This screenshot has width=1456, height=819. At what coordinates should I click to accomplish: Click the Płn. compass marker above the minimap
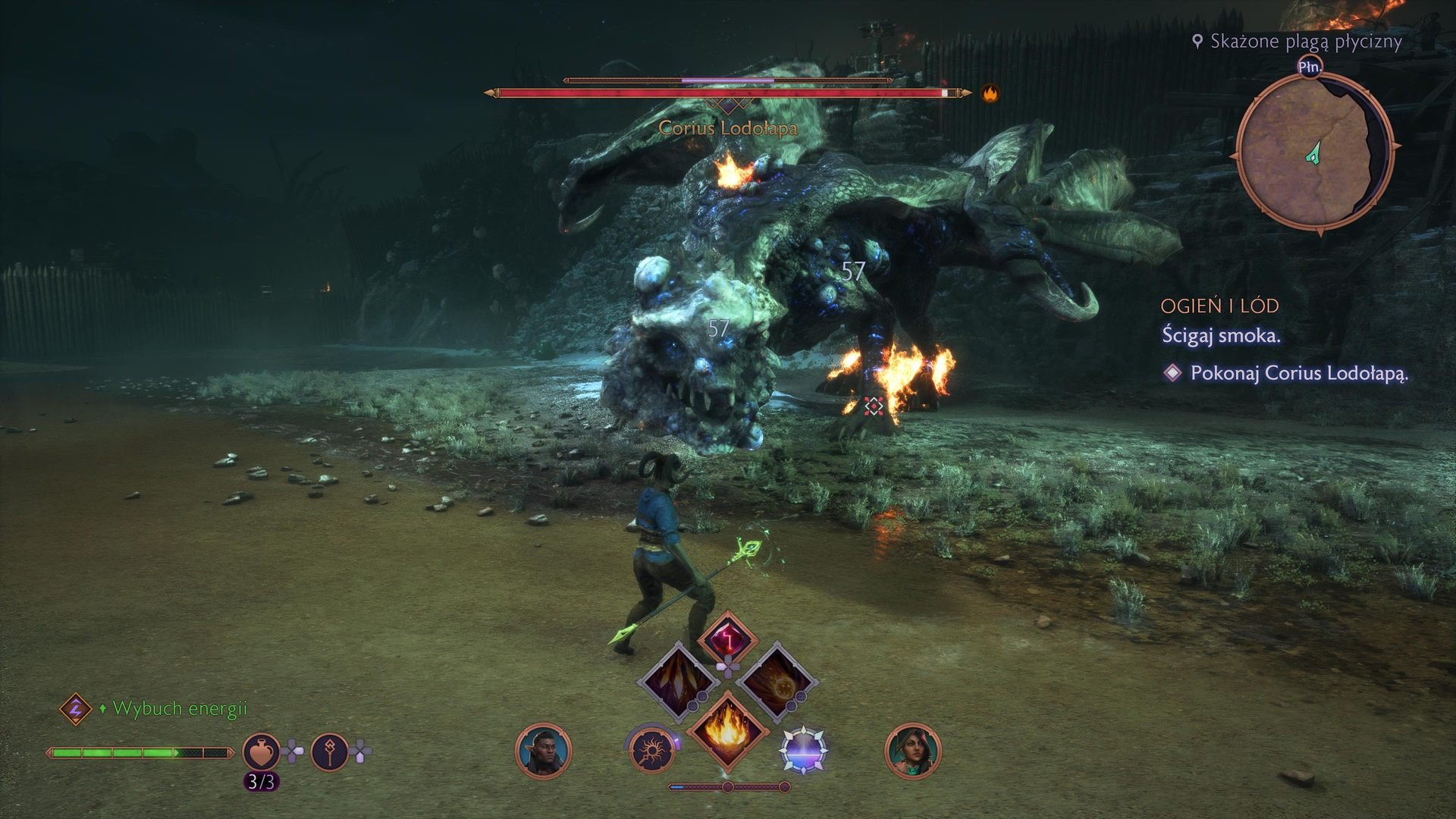[1311, 66]
